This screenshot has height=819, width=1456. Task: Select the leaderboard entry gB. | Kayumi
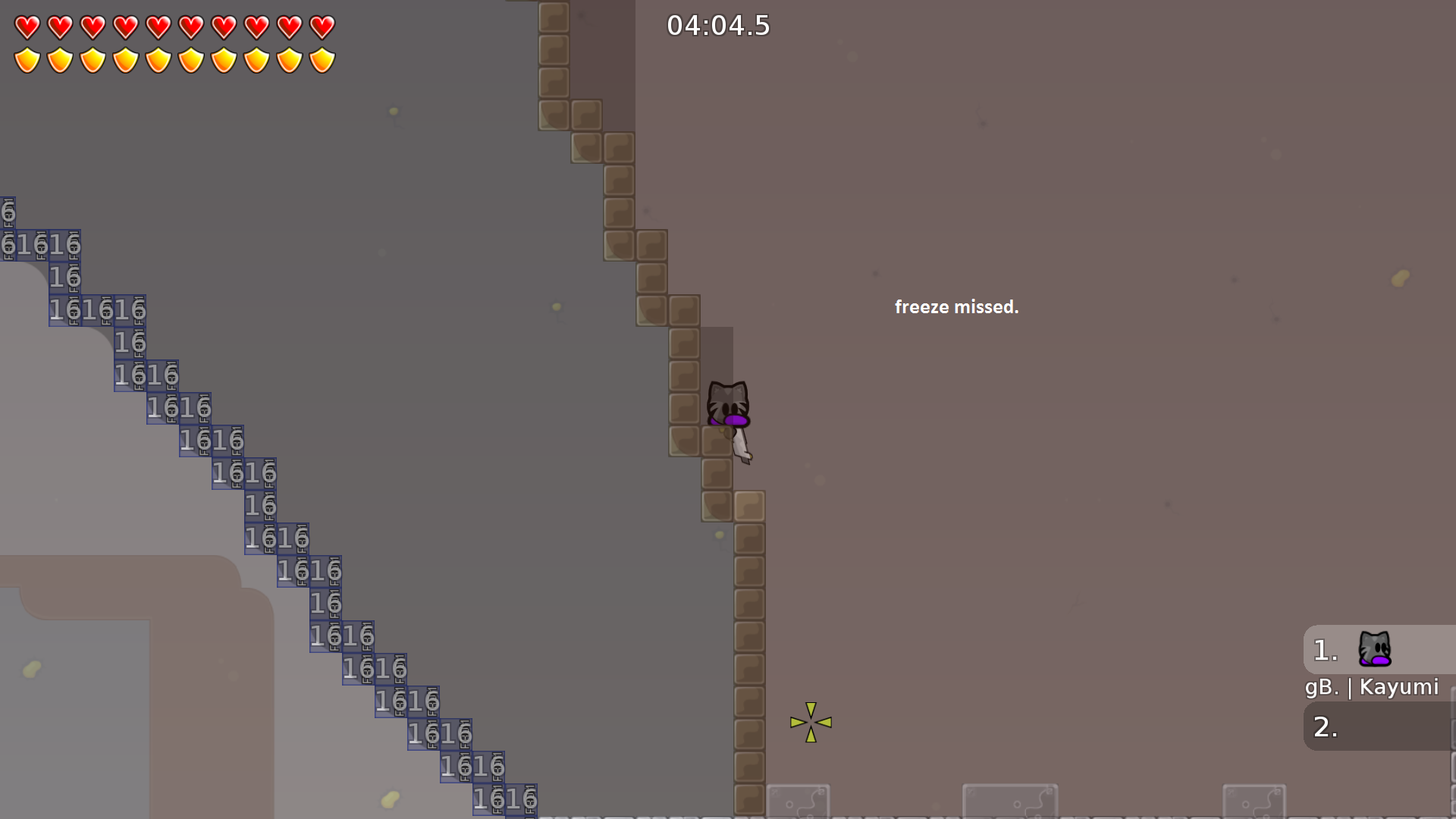click(1372, 687)
